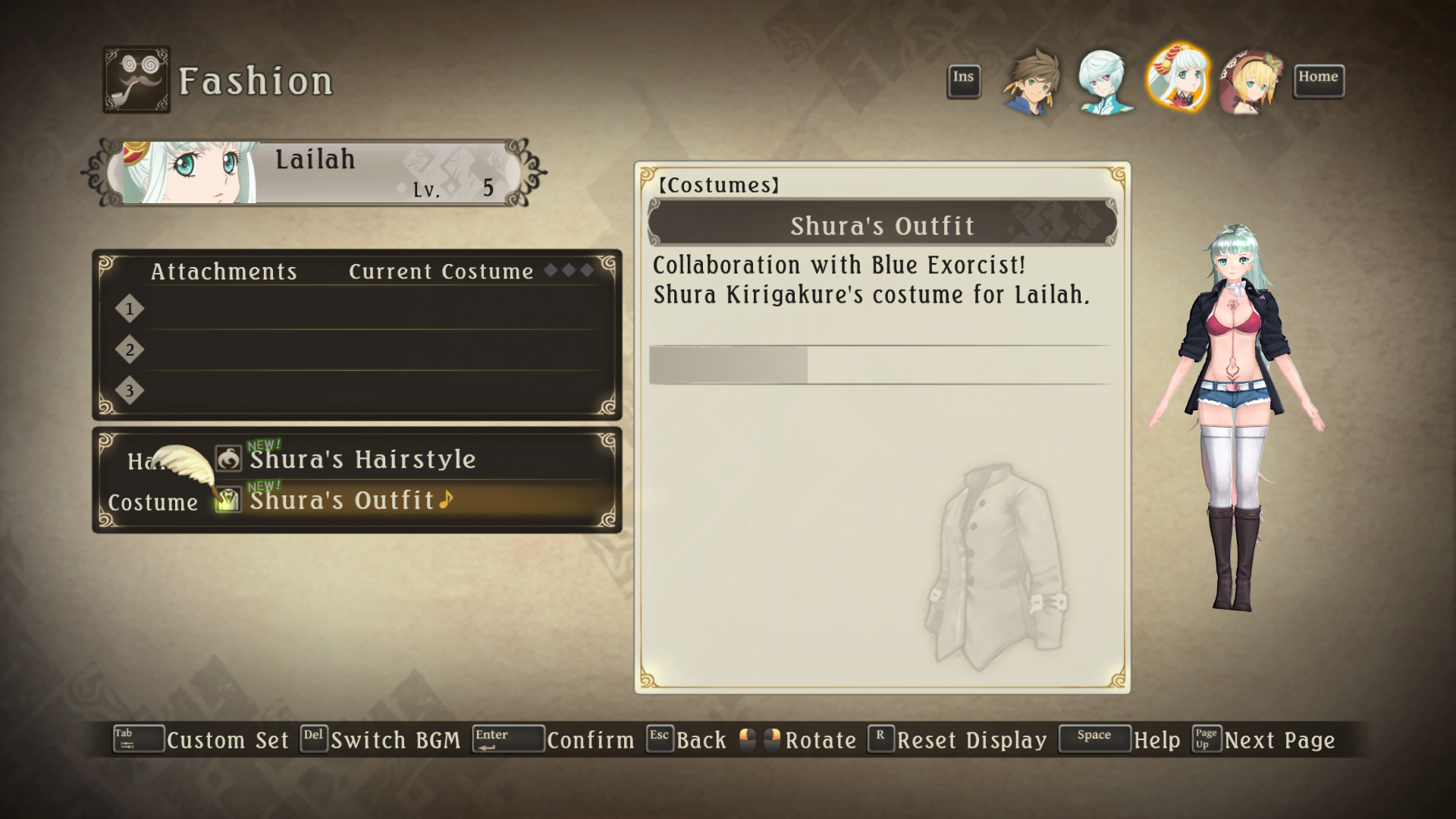Screen dimensions: 1456x819
Task: Open attachment slot 1
Action: (364, 309)
